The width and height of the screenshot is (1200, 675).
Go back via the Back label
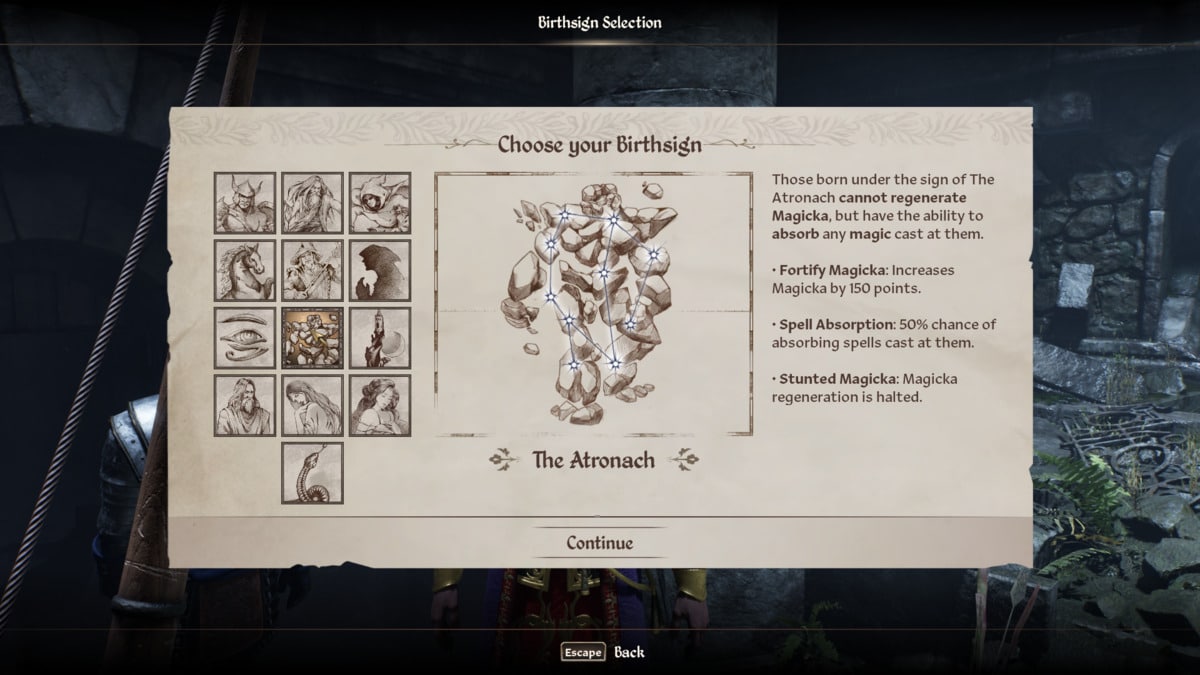point(629,652)
